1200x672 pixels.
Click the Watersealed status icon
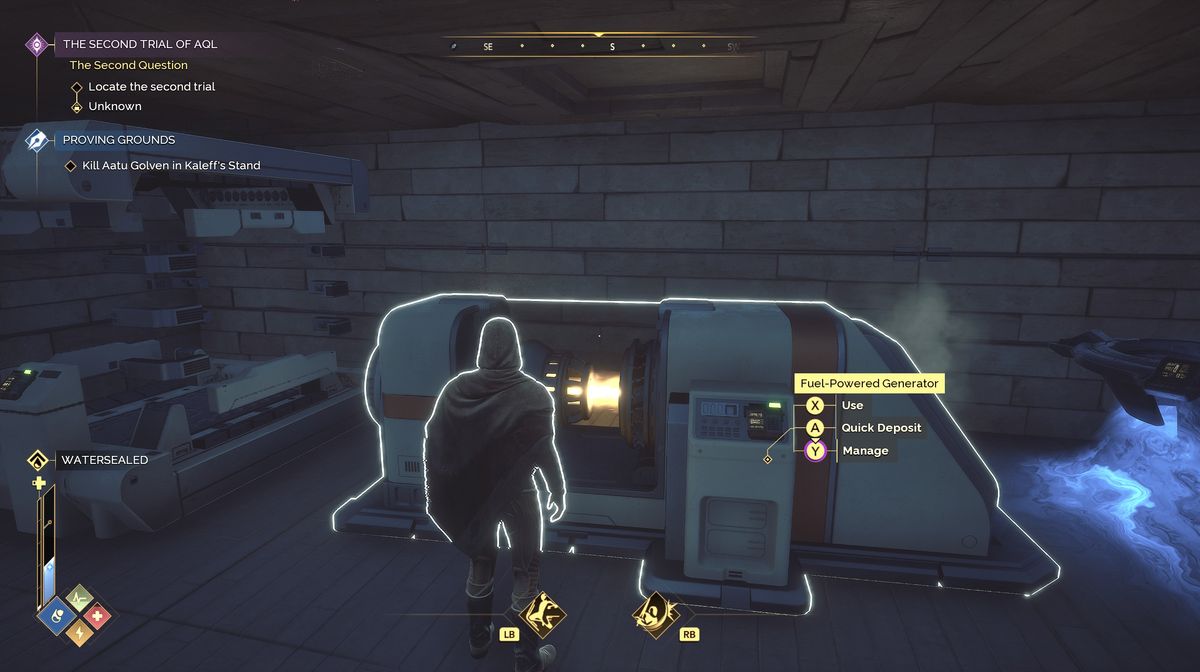(38, 460)
